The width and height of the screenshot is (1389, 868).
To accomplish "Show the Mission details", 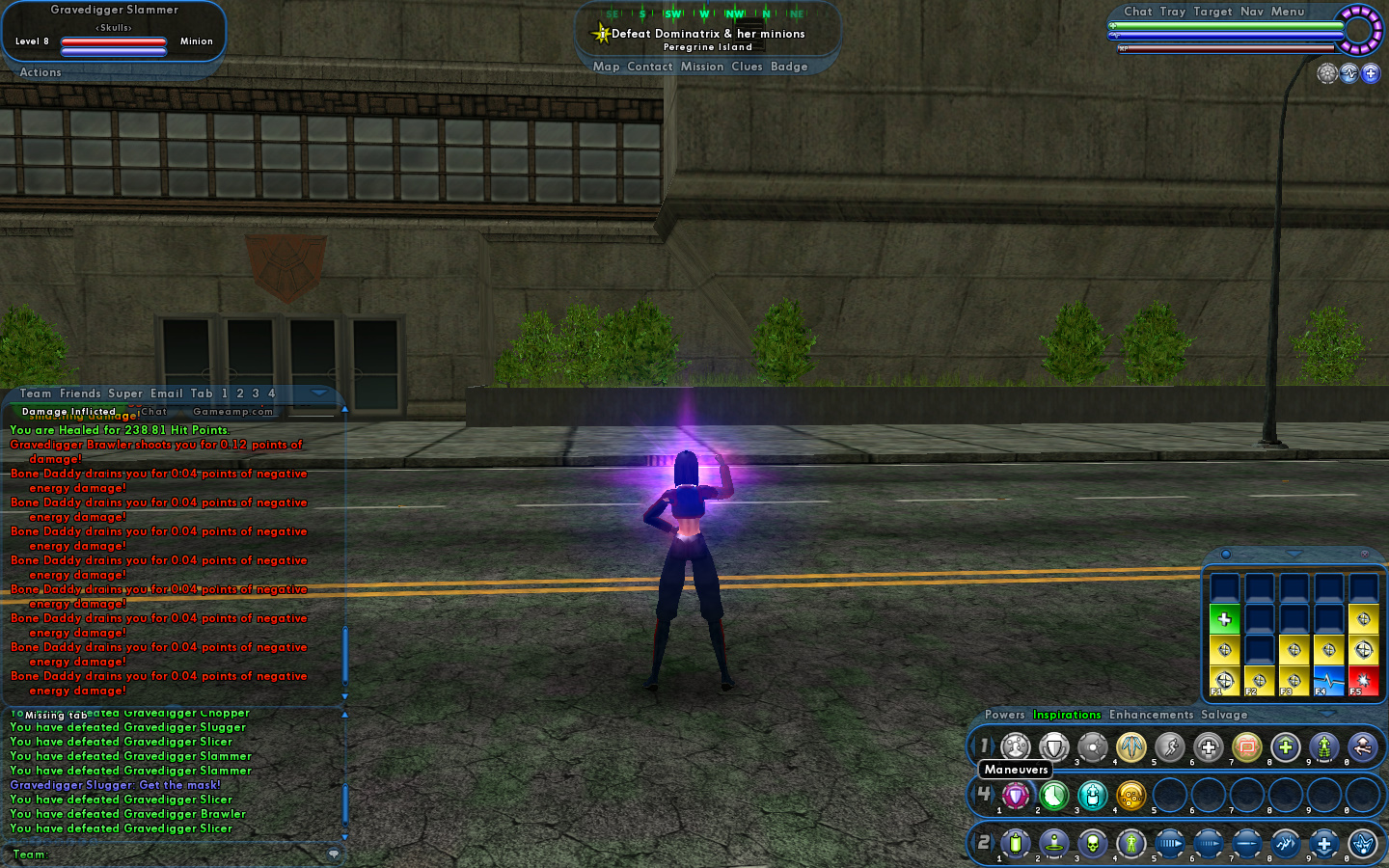I will (x=701, y=67).
